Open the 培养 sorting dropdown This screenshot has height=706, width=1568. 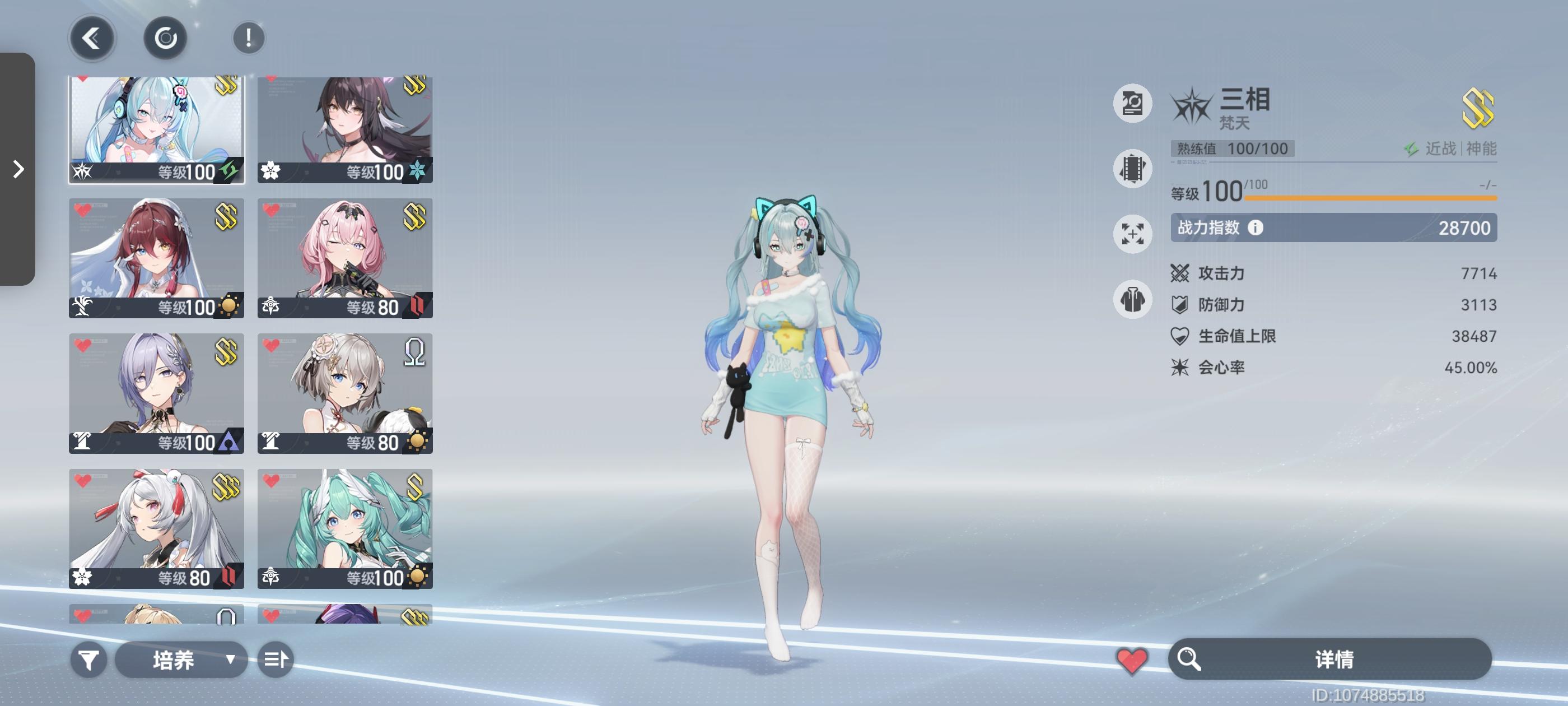pyautogui.click(x=181, y=659)
